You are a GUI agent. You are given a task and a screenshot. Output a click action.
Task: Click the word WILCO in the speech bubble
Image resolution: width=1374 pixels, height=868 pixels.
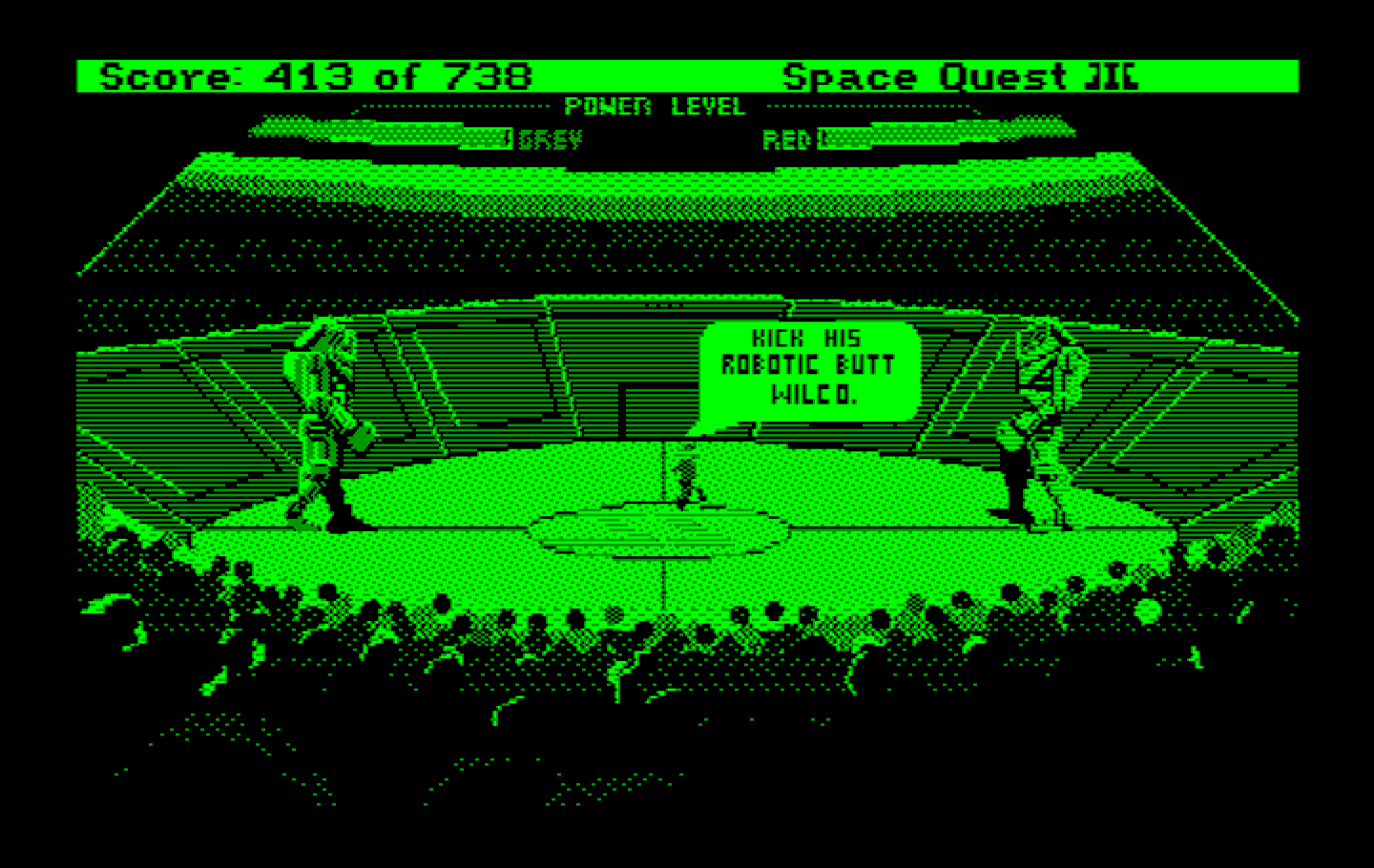point(809,393)
